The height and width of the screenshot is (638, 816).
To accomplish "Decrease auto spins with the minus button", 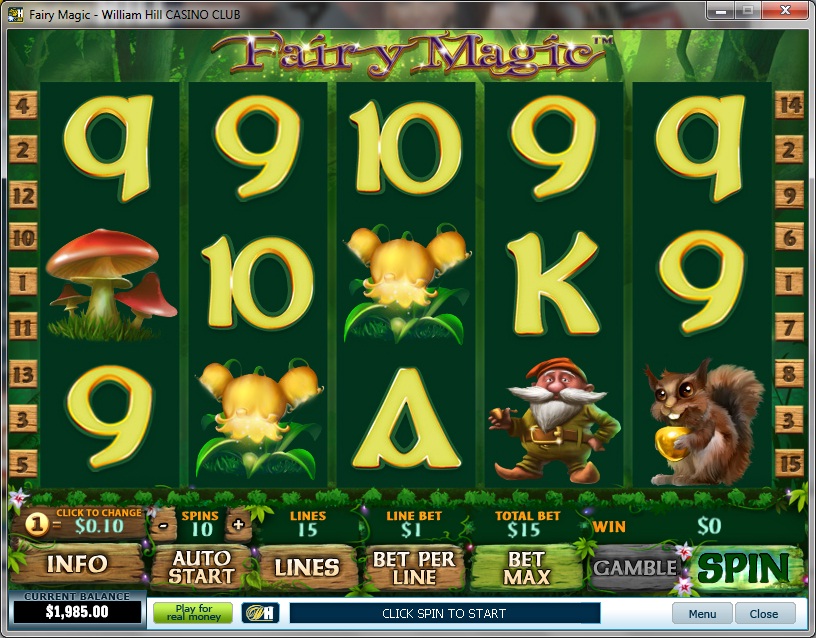I will [162, 523].
